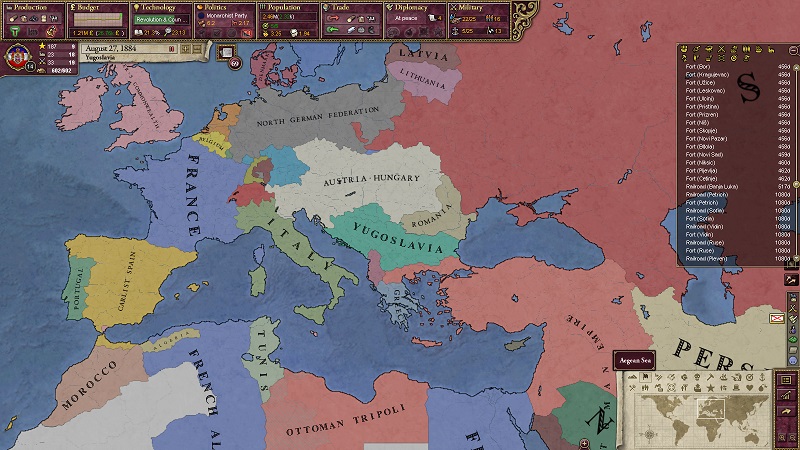Click the Yugoslavia flag shield
Viewport: 800px width, 450px height.
pos(17,56)
